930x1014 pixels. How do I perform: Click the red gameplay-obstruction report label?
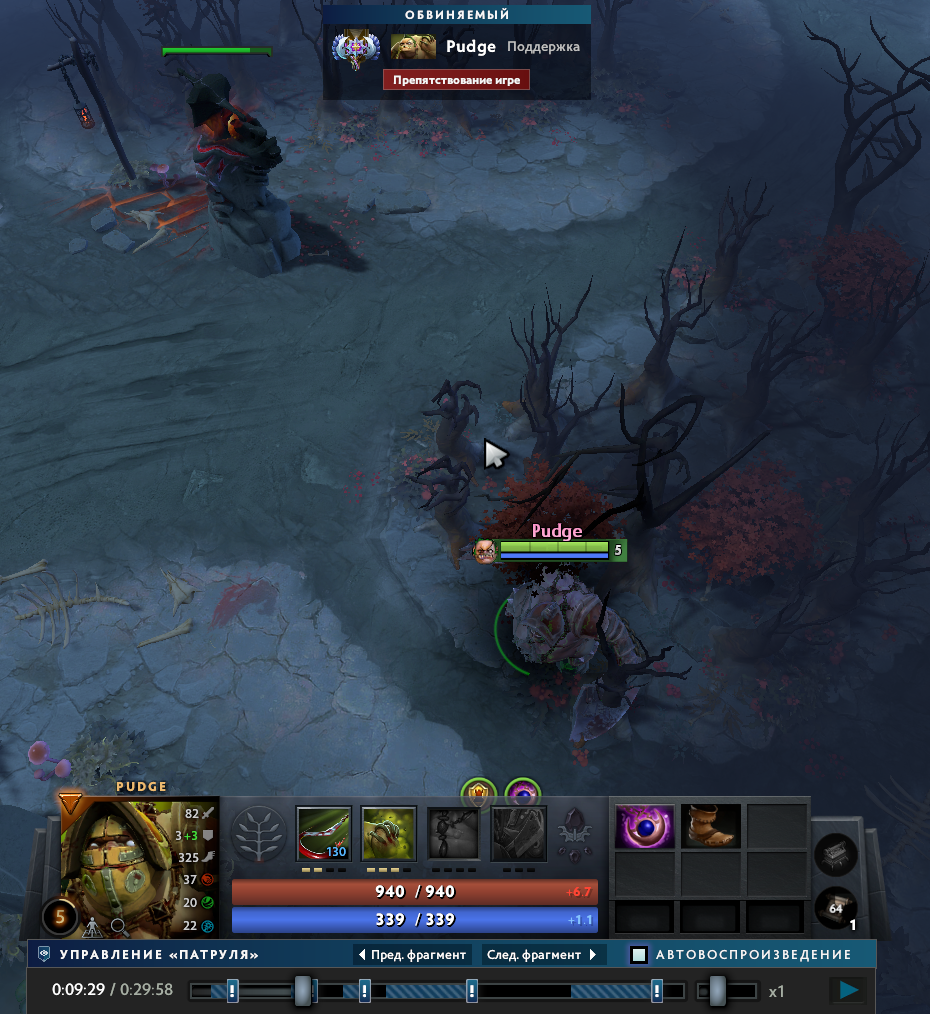[x=456, y=80]
